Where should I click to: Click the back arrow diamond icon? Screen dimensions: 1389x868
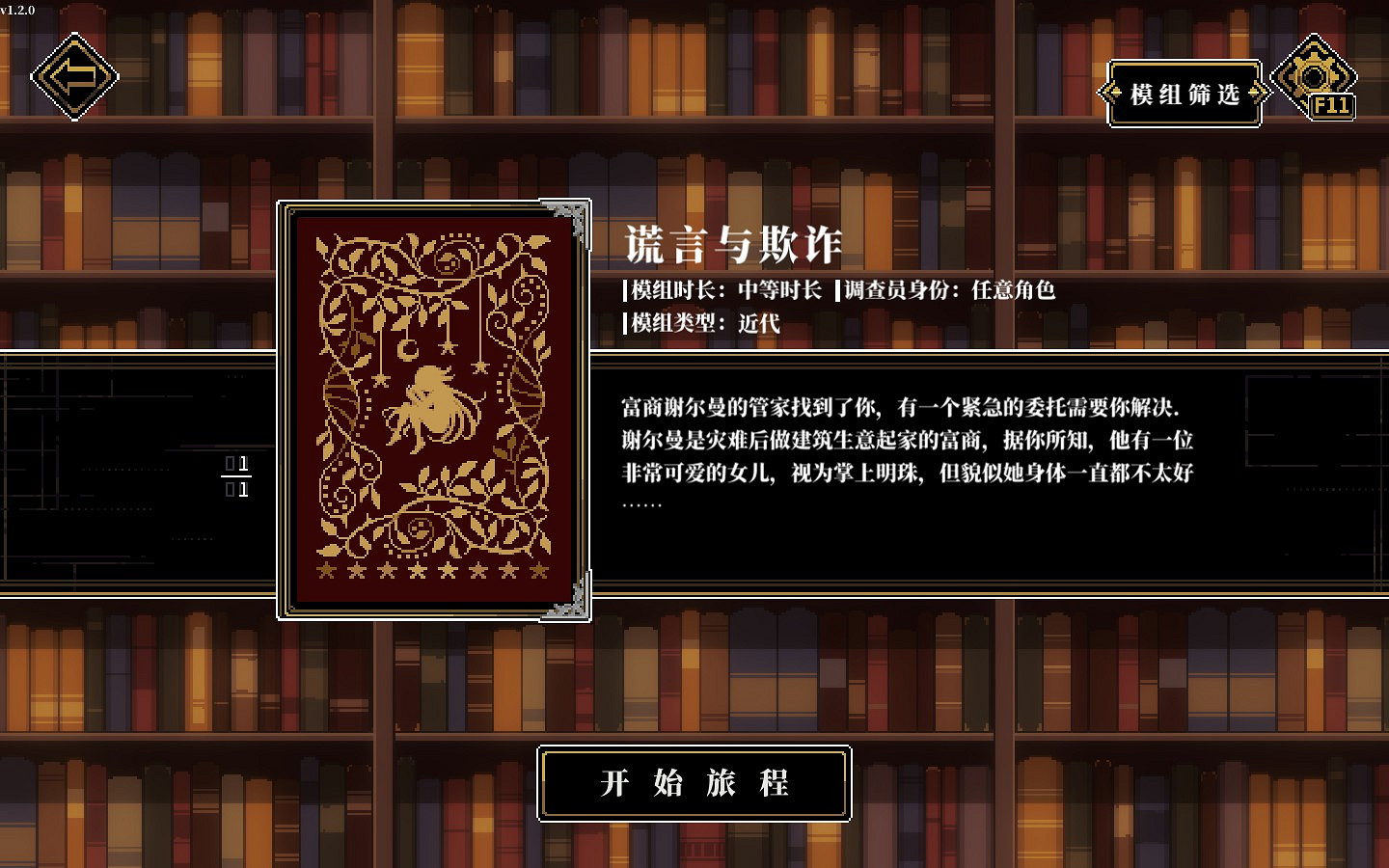click(73, 75)
